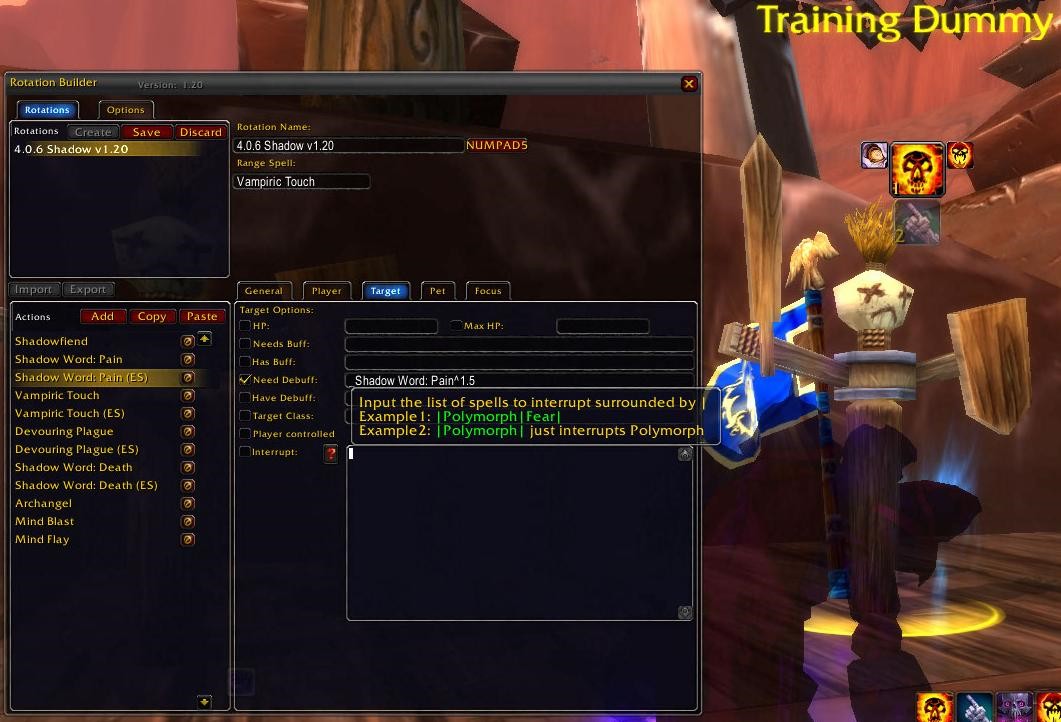Select the Vampiric Touch (ES) action

70,413
